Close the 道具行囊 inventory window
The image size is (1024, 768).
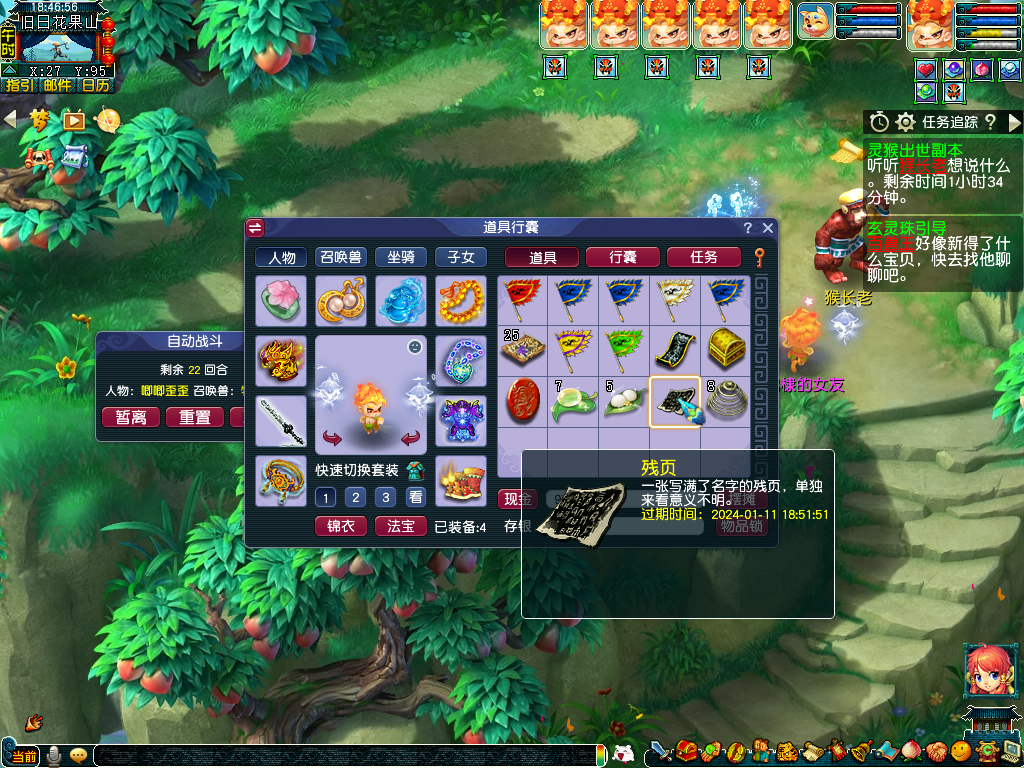point(768,228)
